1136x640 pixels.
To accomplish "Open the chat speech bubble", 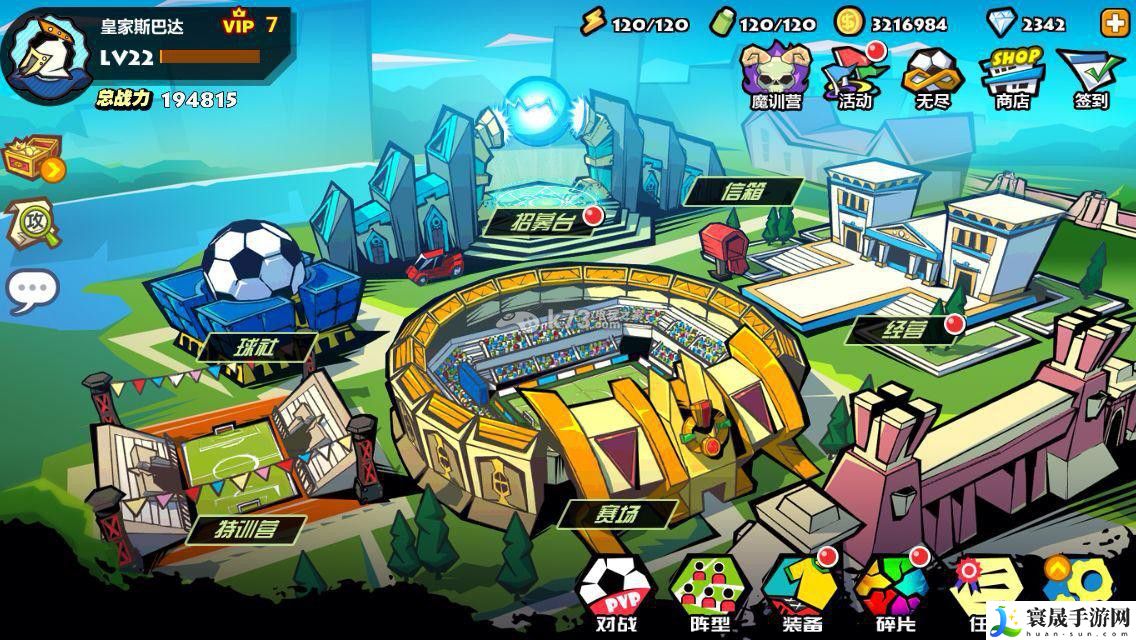I will 32,290.
